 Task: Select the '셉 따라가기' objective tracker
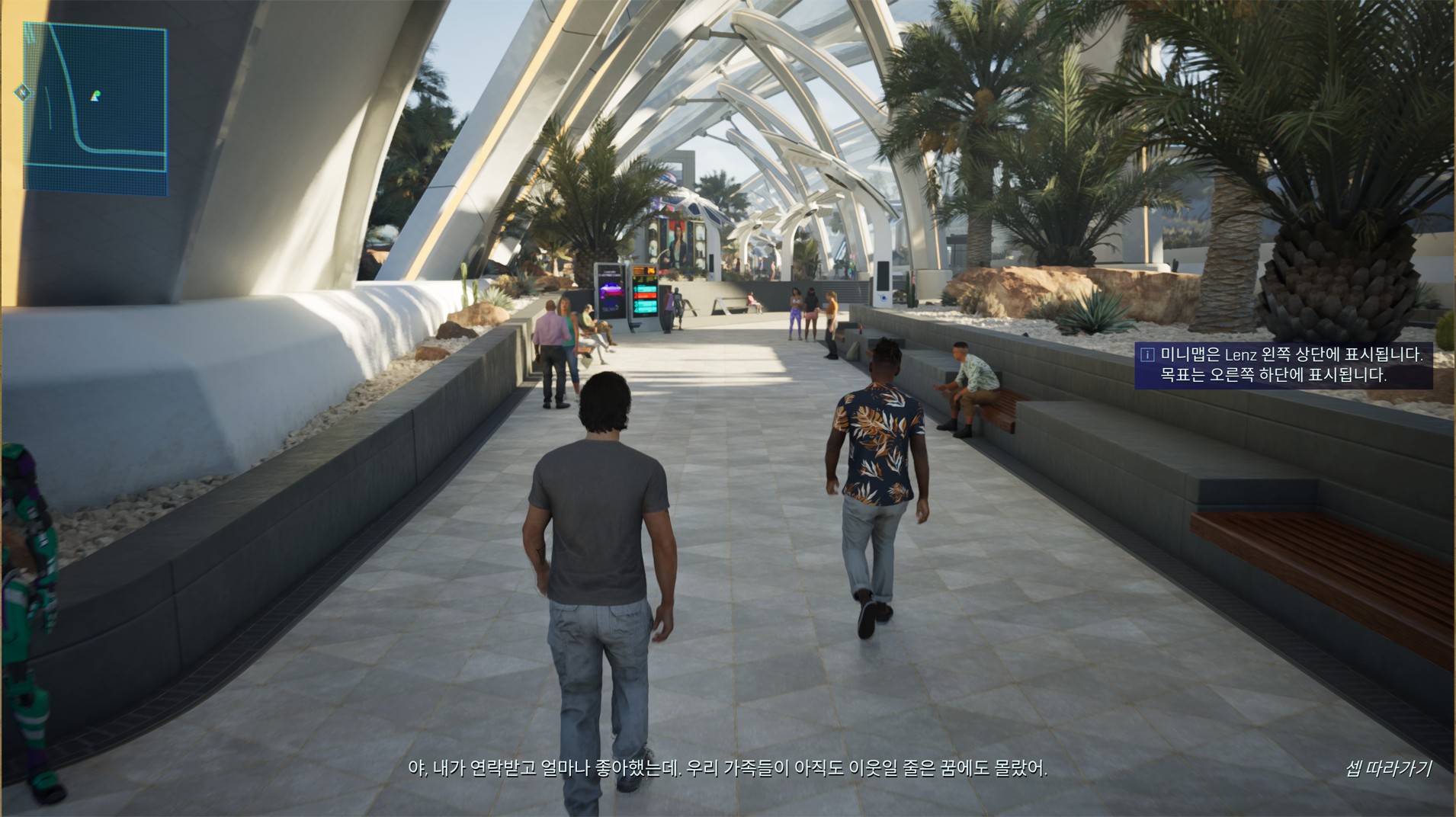[1387, 768]
